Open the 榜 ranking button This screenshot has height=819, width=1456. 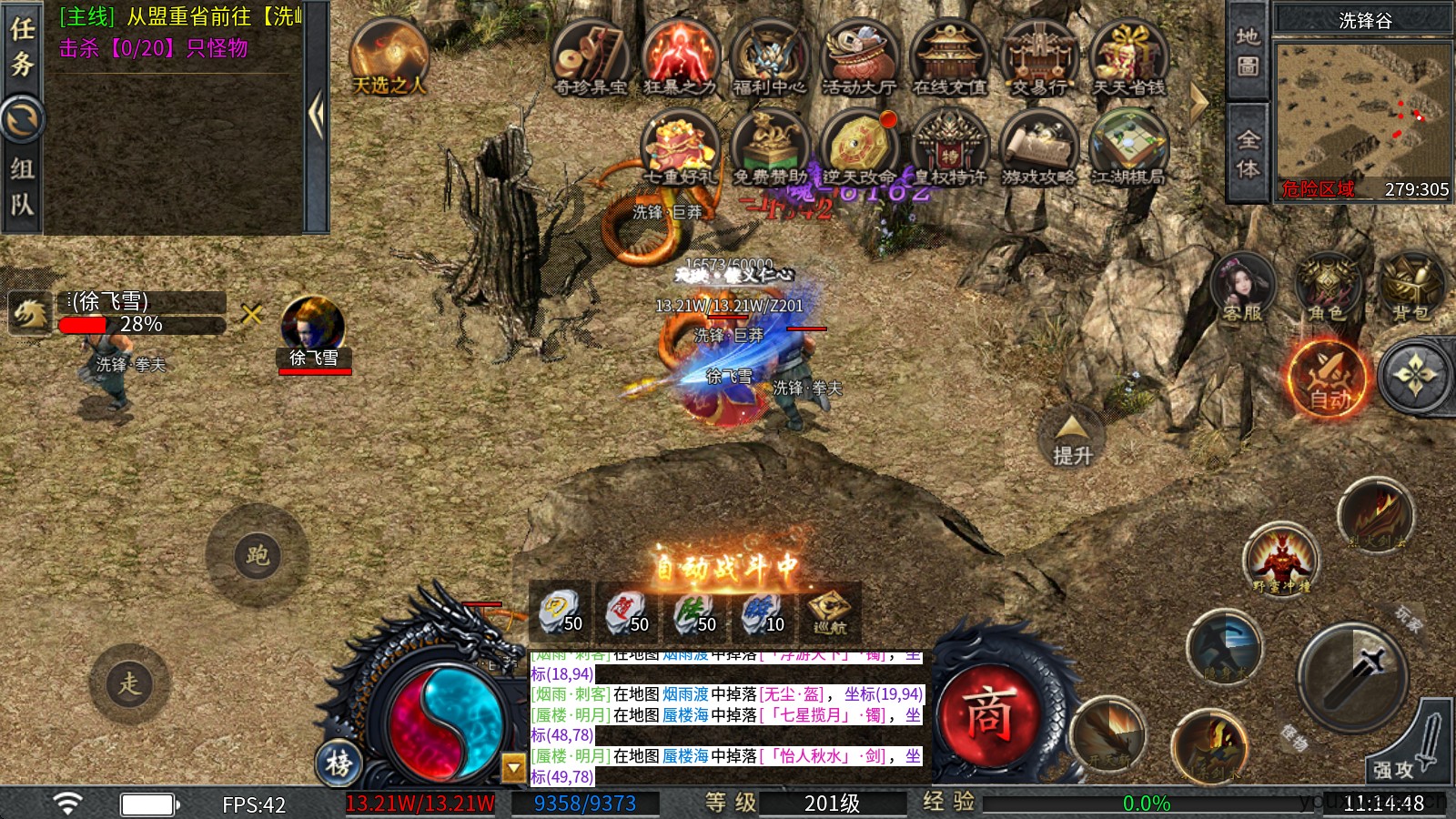[339, 763]
